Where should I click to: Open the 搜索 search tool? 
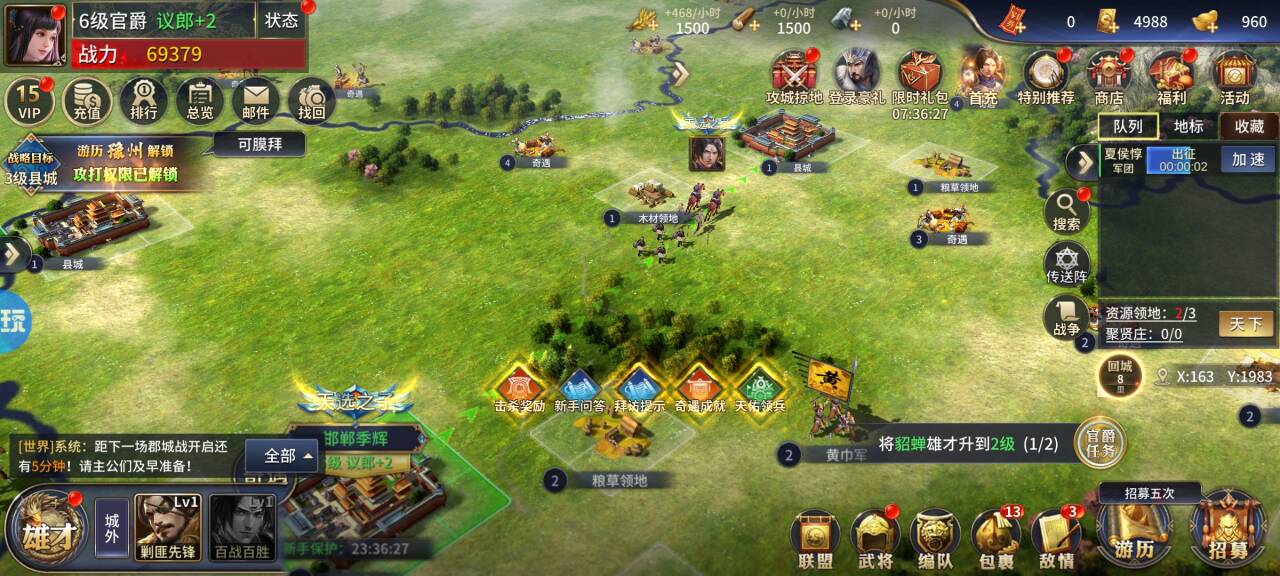1067,211
